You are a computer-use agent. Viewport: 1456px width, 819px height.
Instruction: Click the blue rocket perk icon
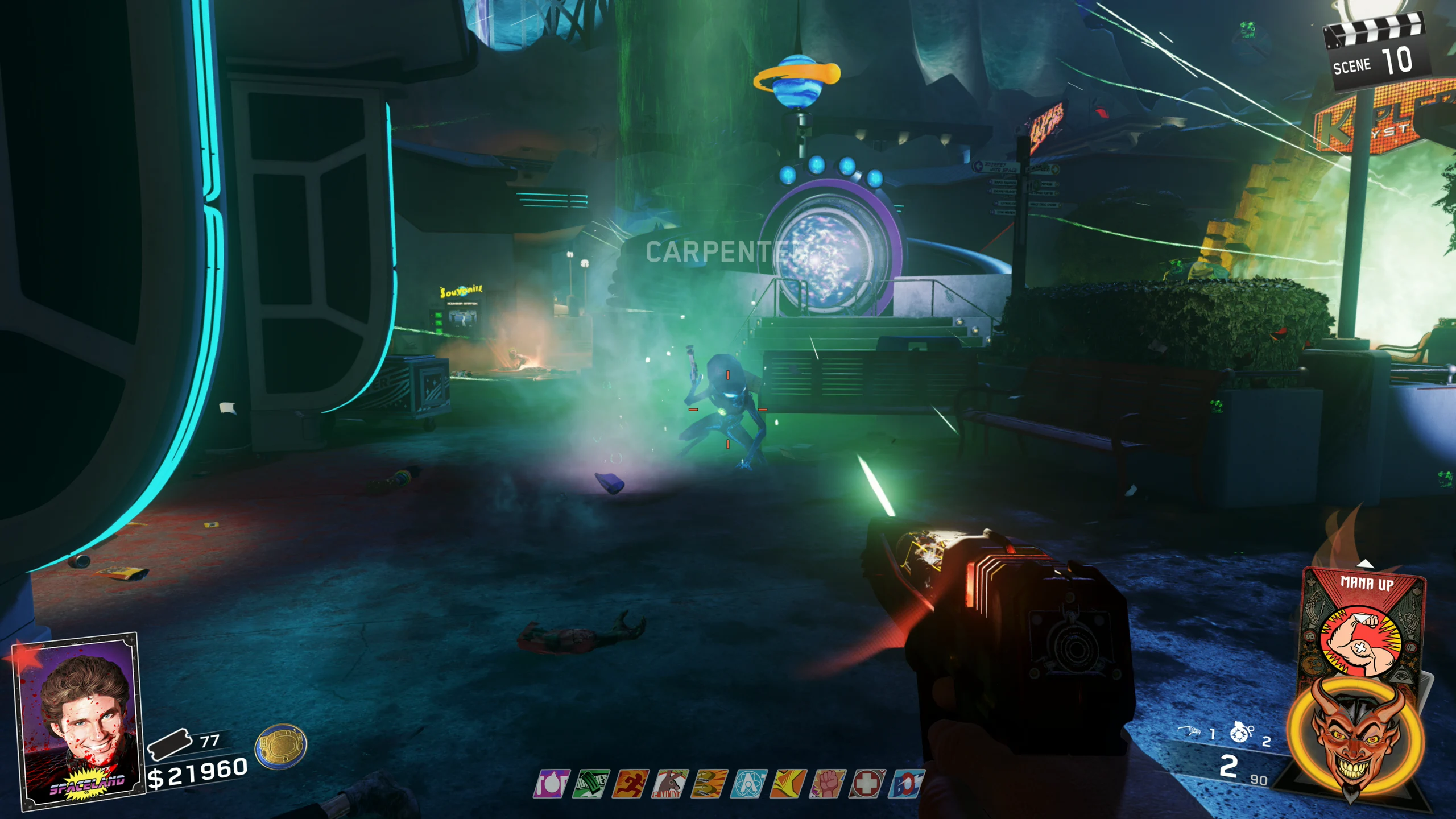point(907,784)
